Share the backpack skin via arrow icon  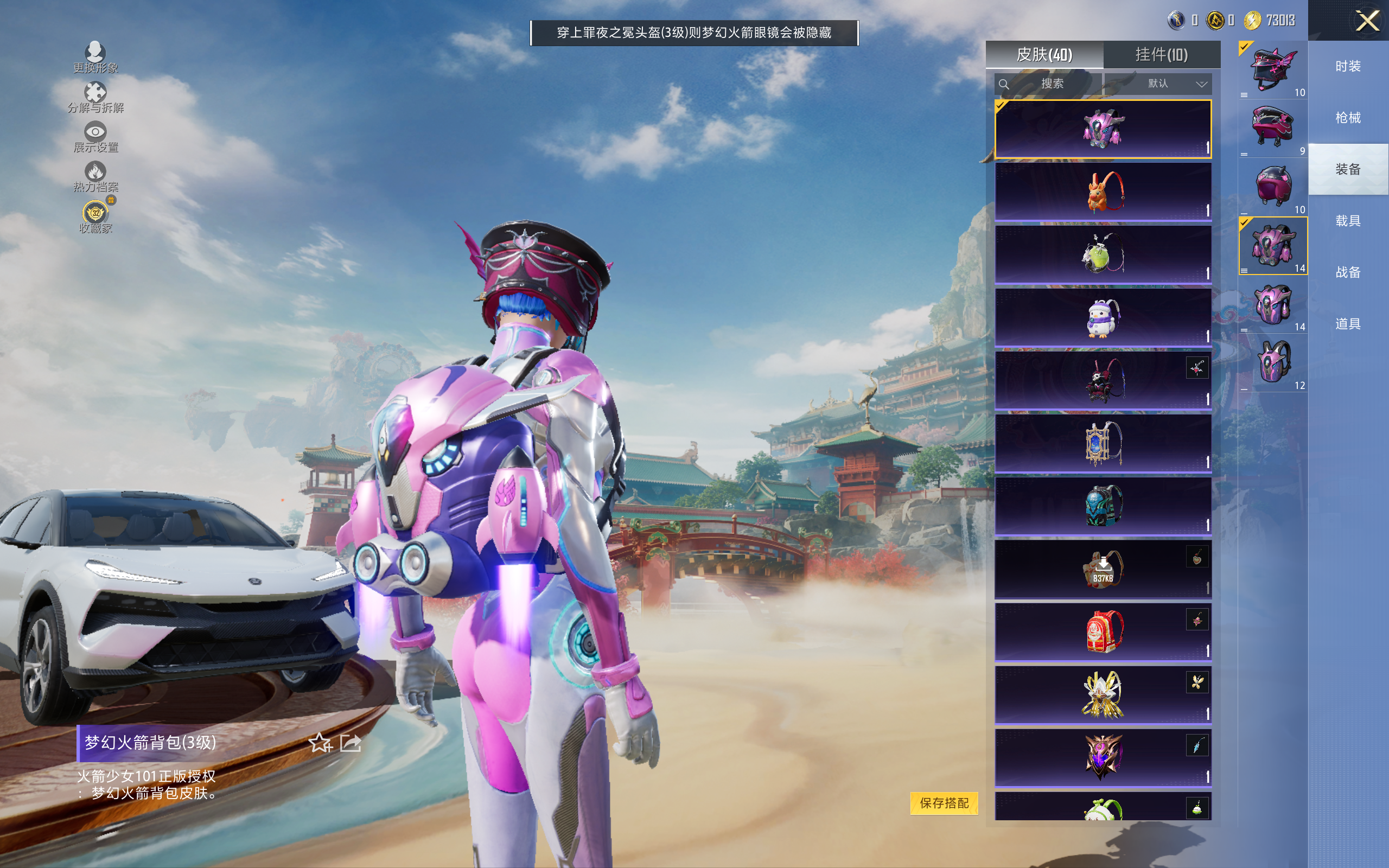[x=351, y=743]
